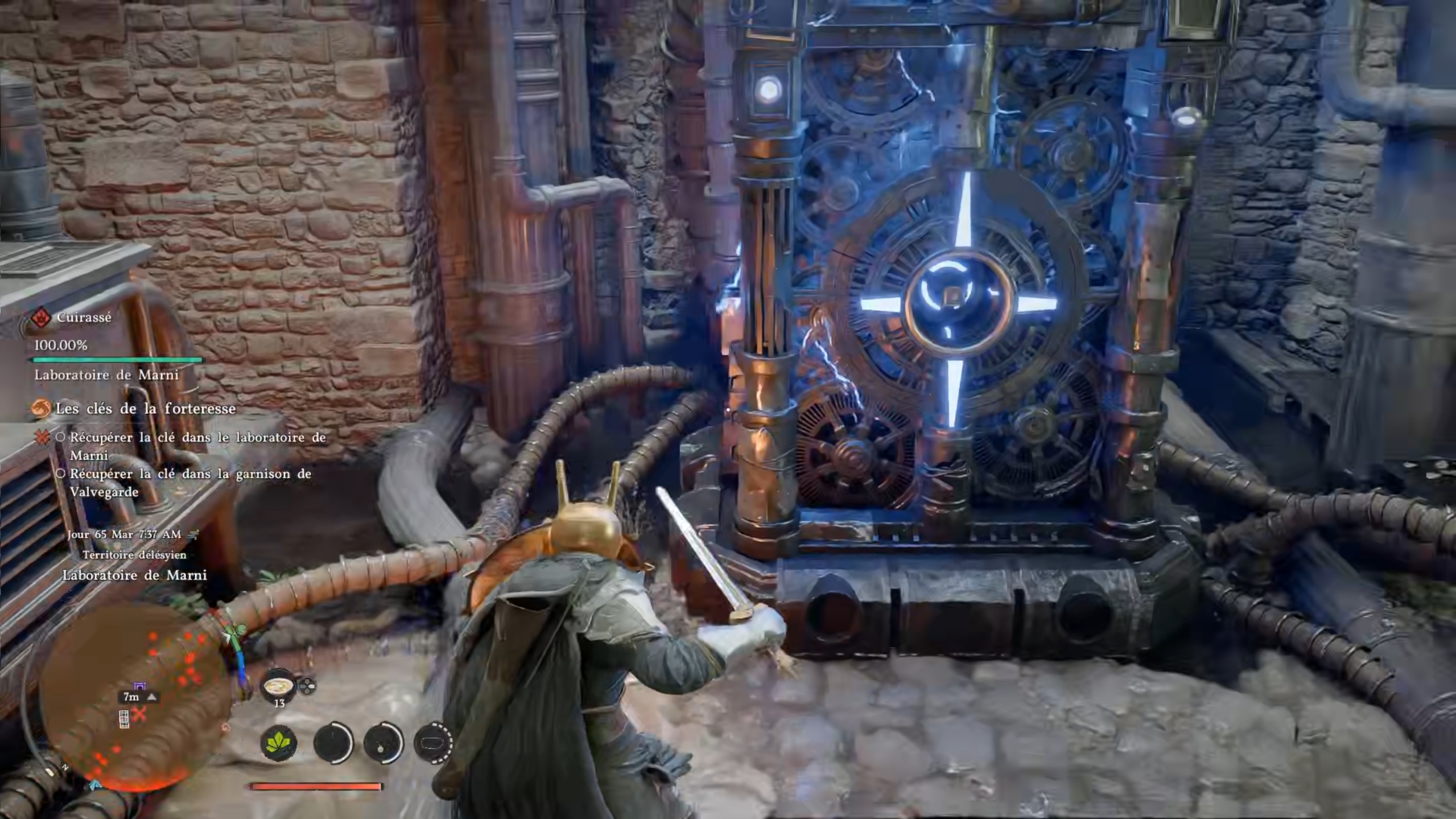The height and width of the screenshot is (819, 1456).
Task: Click the red Cuirassé diamond icon
Action: 41,318
